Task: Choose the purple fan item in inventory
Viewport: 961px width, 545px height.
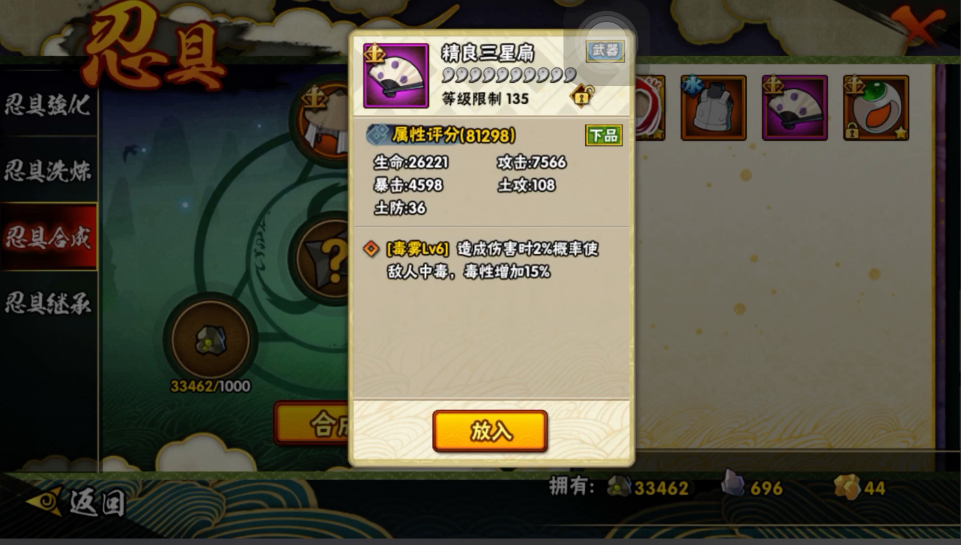Action: click(794, 108)
